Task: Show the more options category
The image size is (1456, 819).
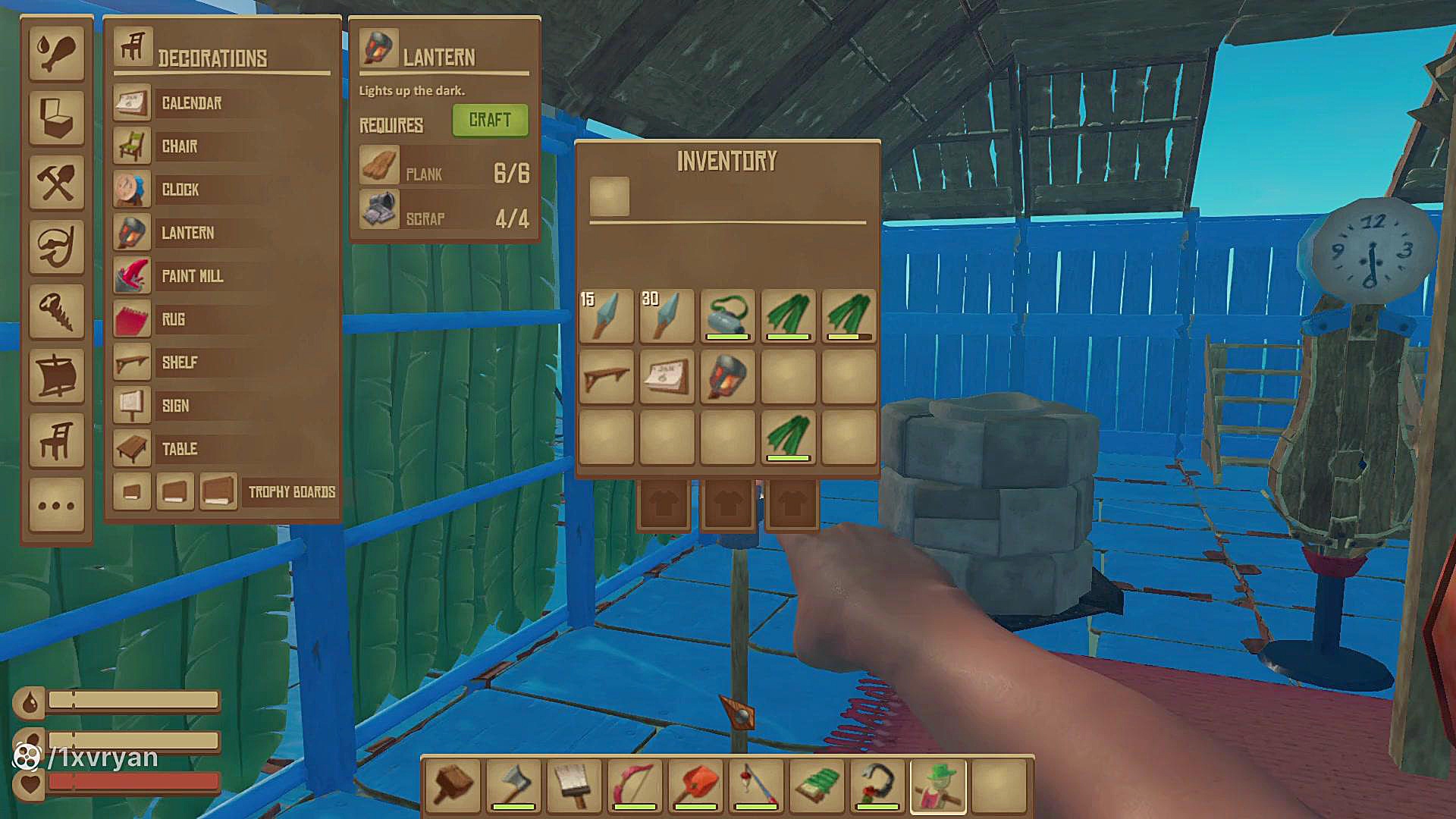Action: pyautogui.click(x=57, y=505)
